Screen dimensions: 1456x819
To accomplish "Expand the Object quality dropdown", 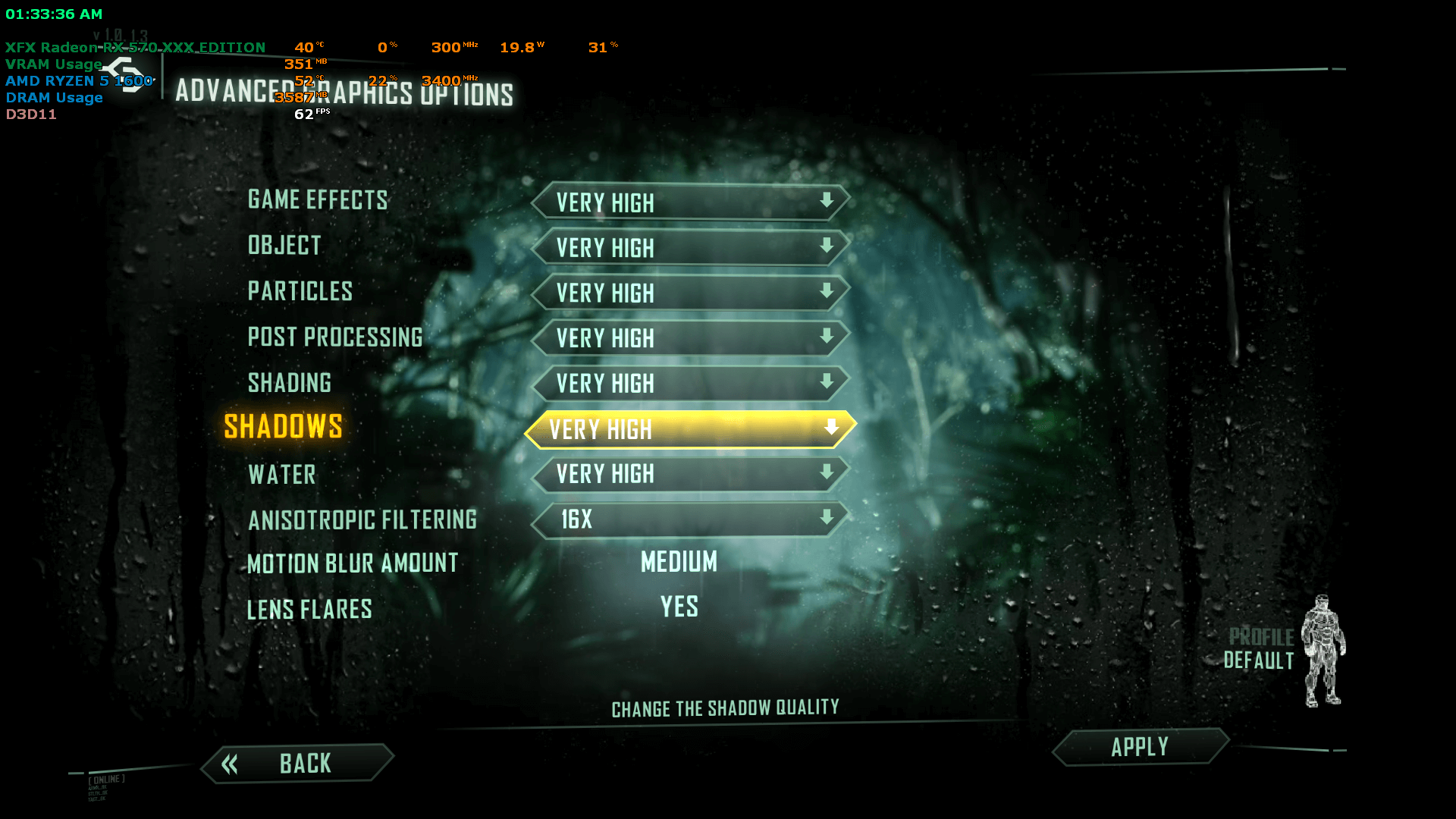I will (x=690, y=247).
